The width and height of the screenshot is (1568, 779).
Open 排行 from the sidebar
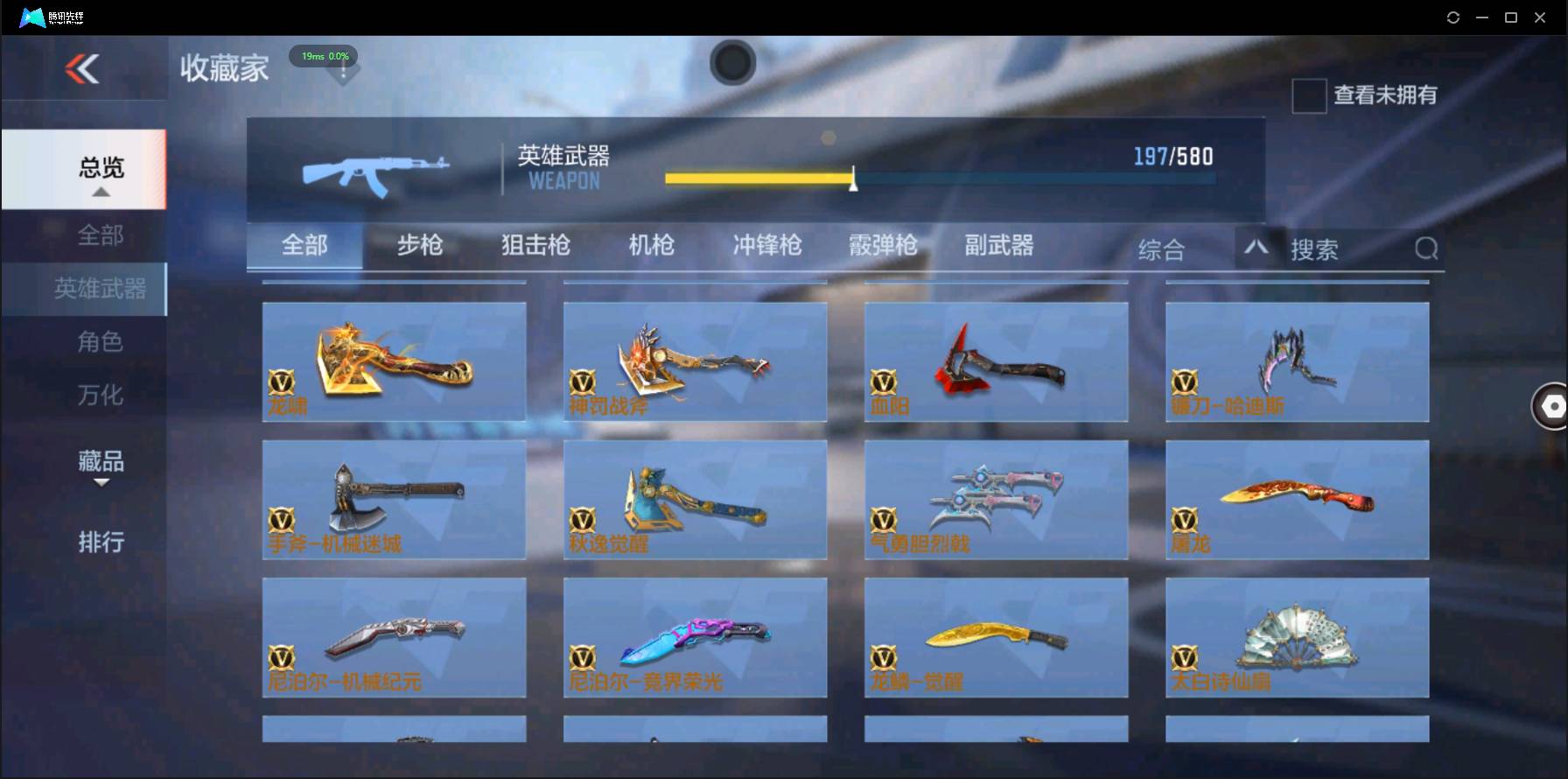pos(99,542)
